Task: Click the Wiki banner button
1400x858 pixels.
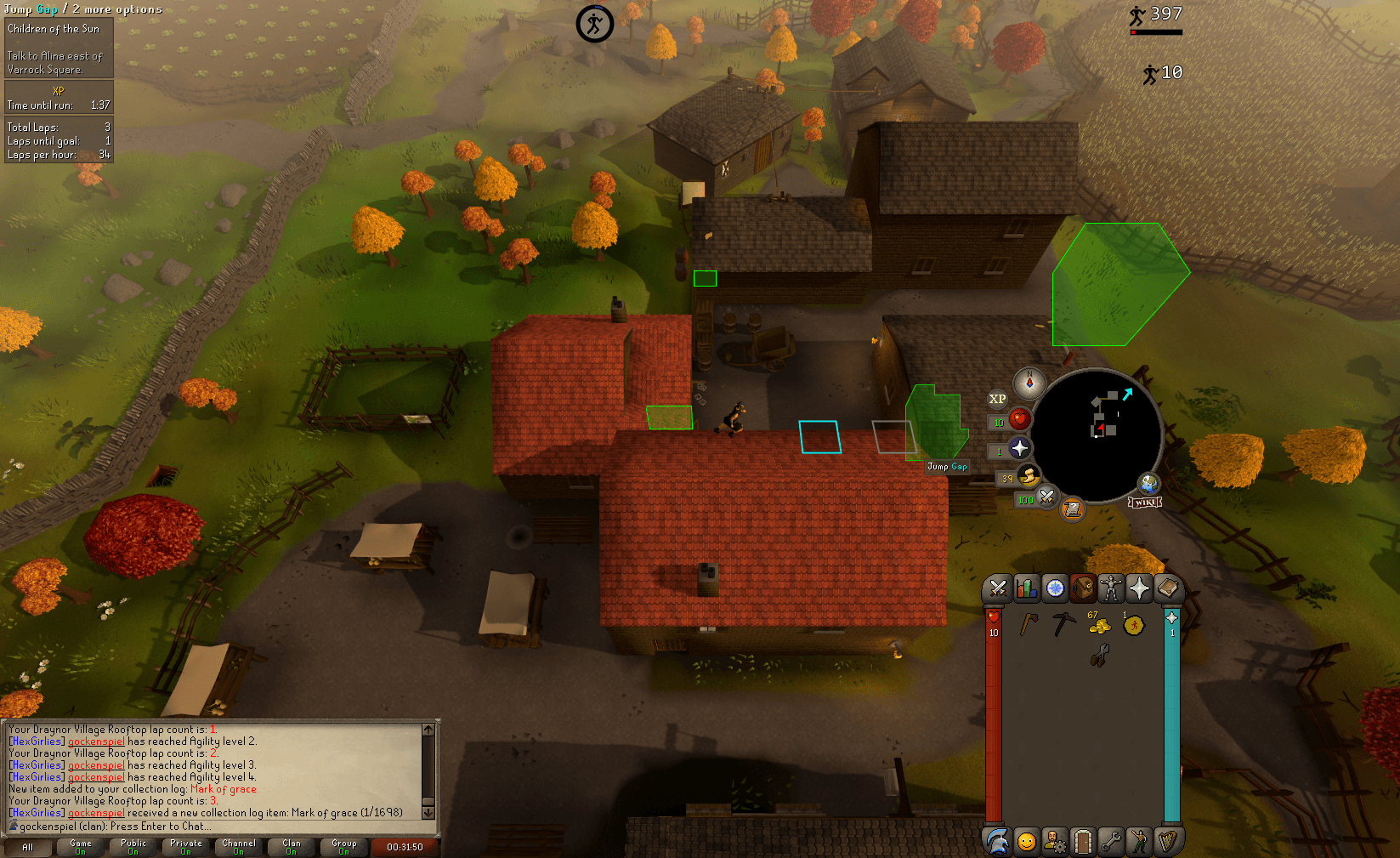Action: point(1145,503)
